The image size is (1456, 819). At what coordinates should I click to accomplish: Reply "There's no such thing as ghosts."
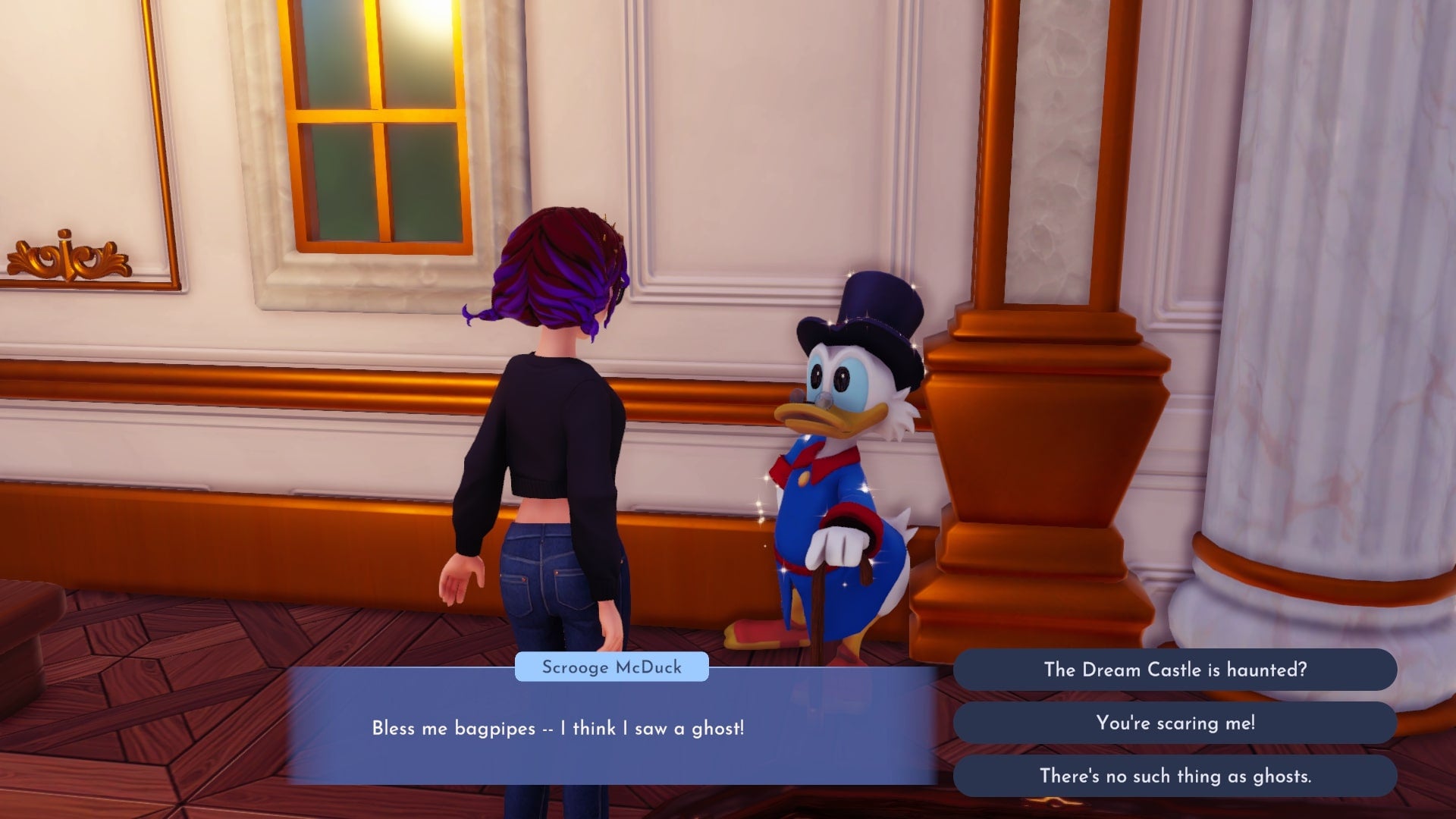1175,776
